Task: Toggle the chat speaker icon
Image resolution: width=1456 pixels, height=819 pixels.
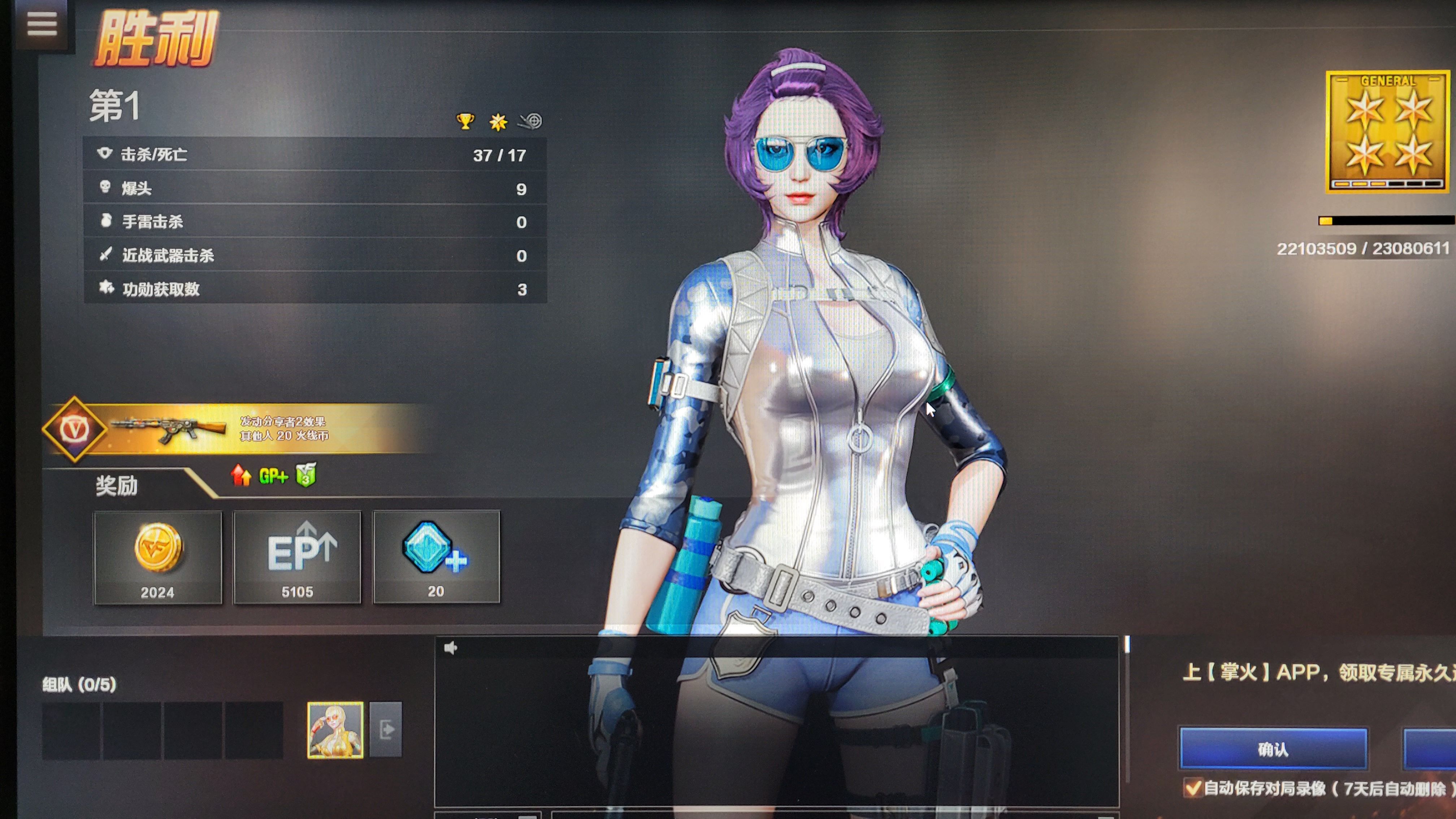Action: pyautogui.click(x=450, y=648)
